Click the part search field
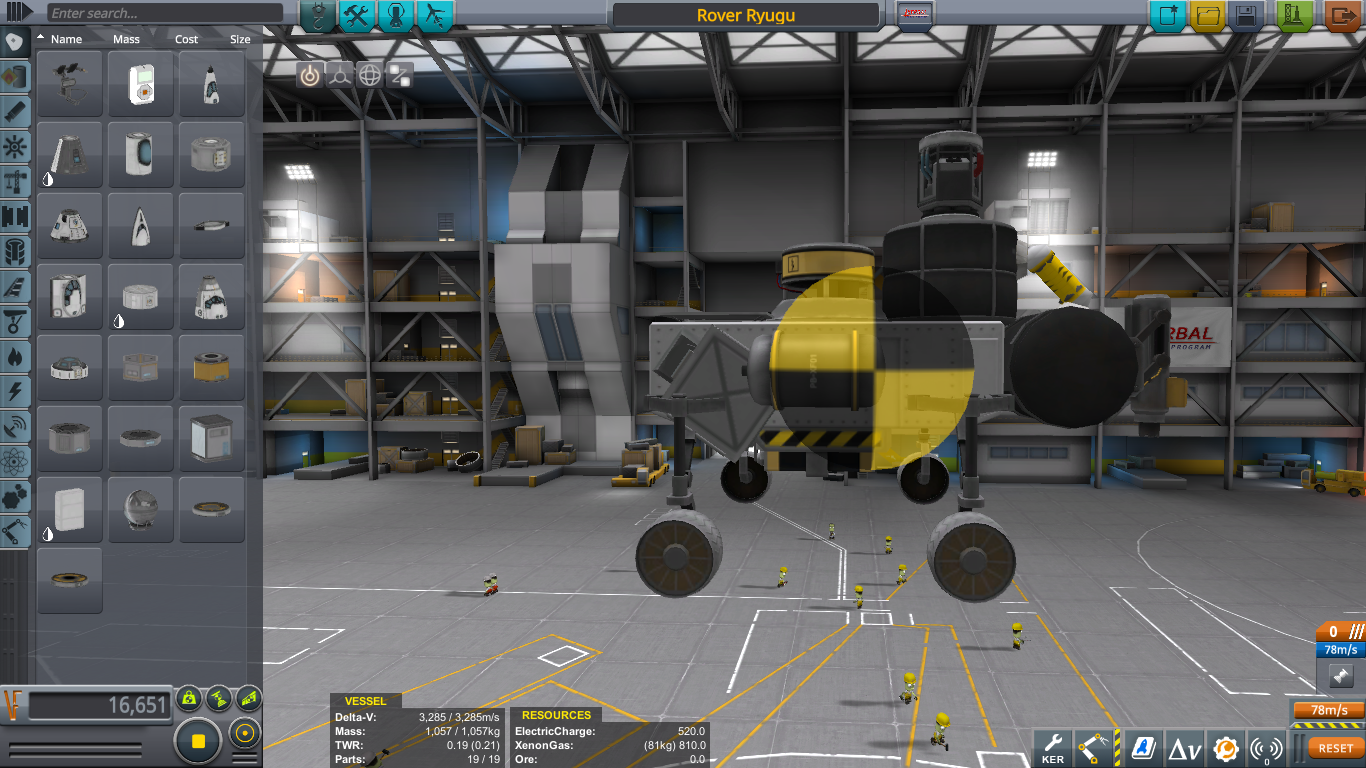 pos(165,14)
